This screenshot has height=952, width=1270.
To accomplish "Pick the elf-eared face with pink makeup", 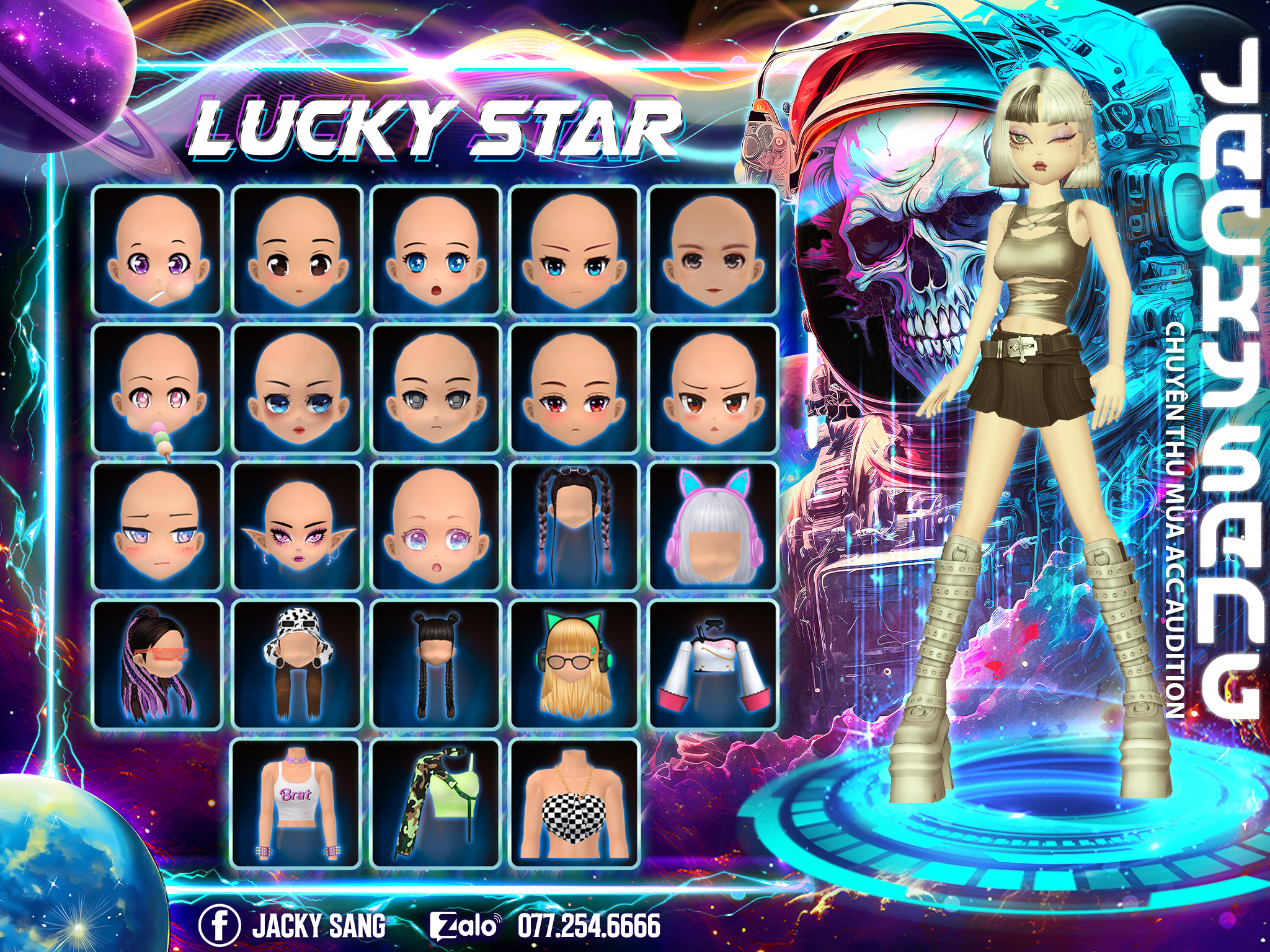I will click(297, 527).
